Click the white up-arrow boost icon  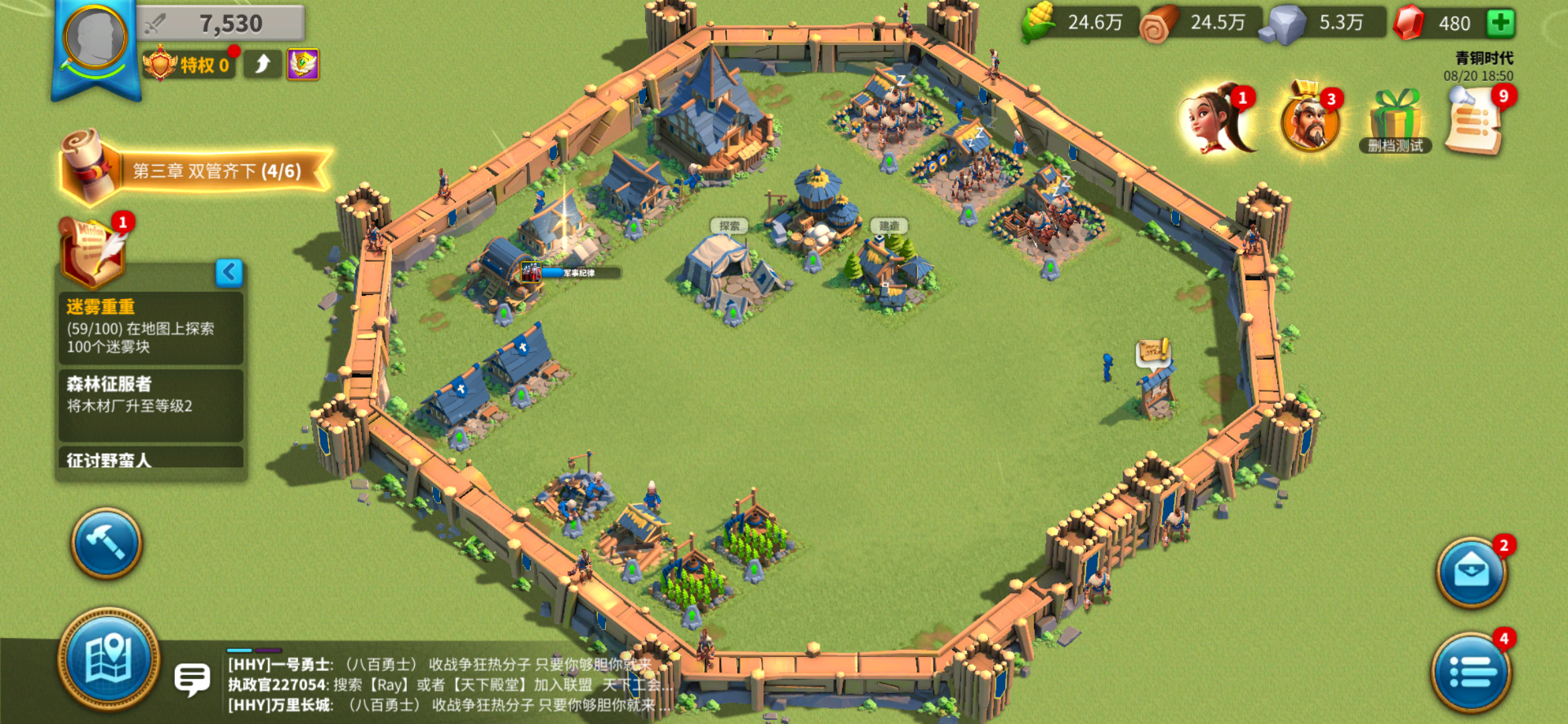pos(262,64)
